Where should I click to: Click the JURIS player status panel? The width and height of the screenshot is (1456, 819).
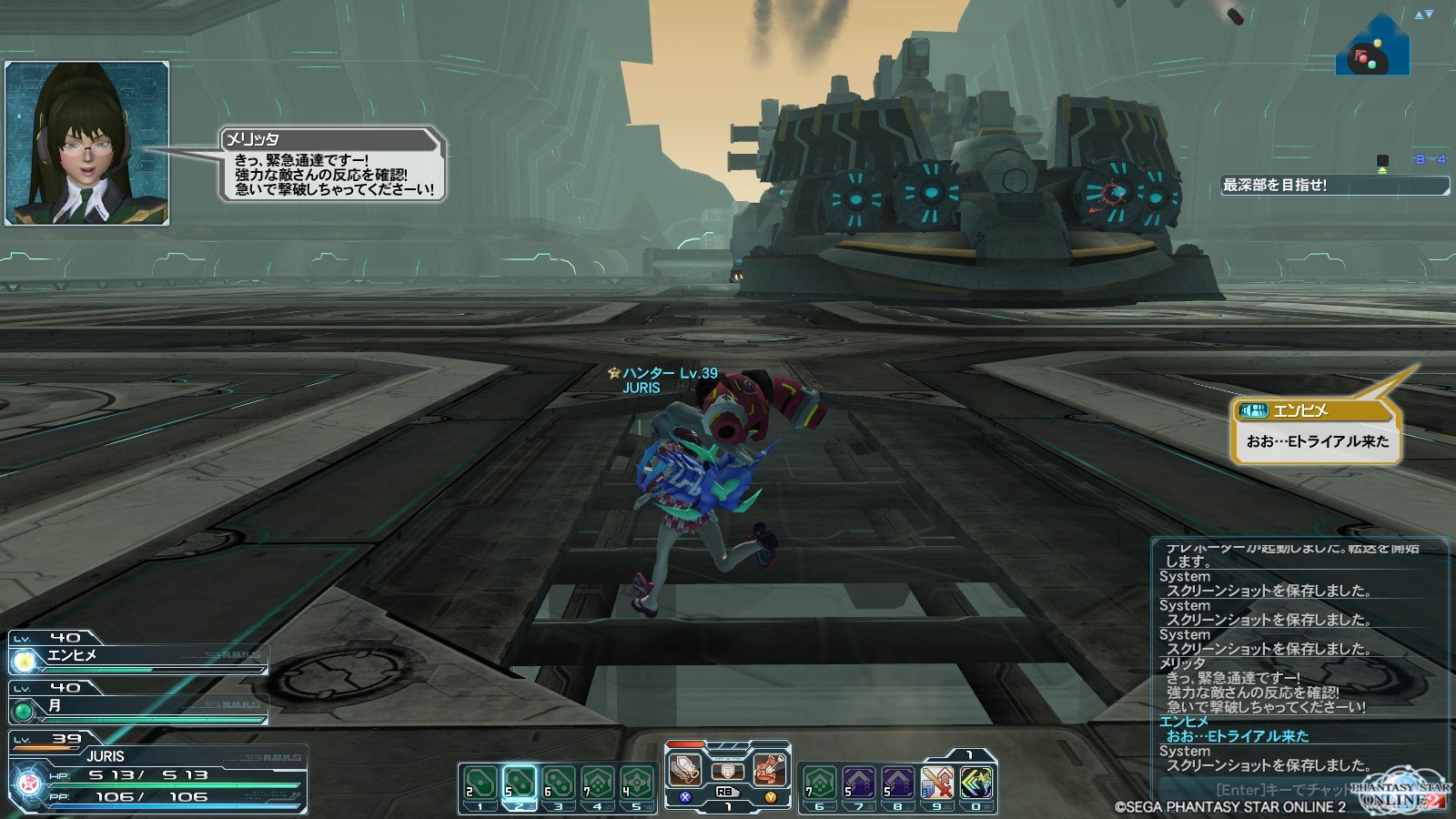pos(159,775)
